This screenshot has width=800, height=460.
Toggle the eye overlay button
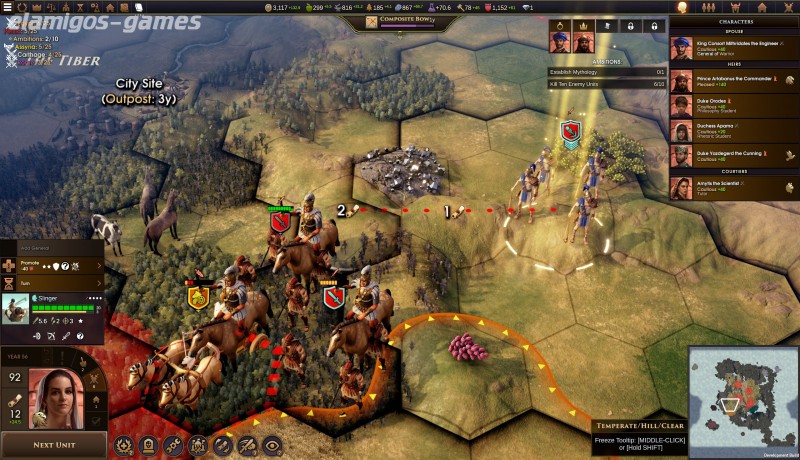(272, 446)
